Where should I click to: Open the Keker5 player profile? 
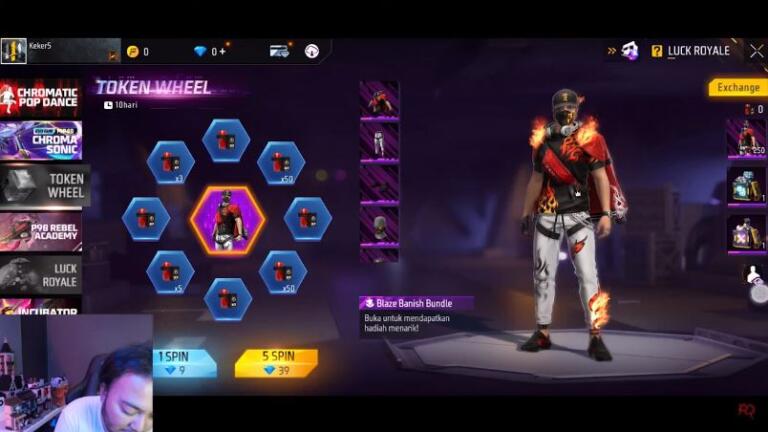(x=60, y=51)
